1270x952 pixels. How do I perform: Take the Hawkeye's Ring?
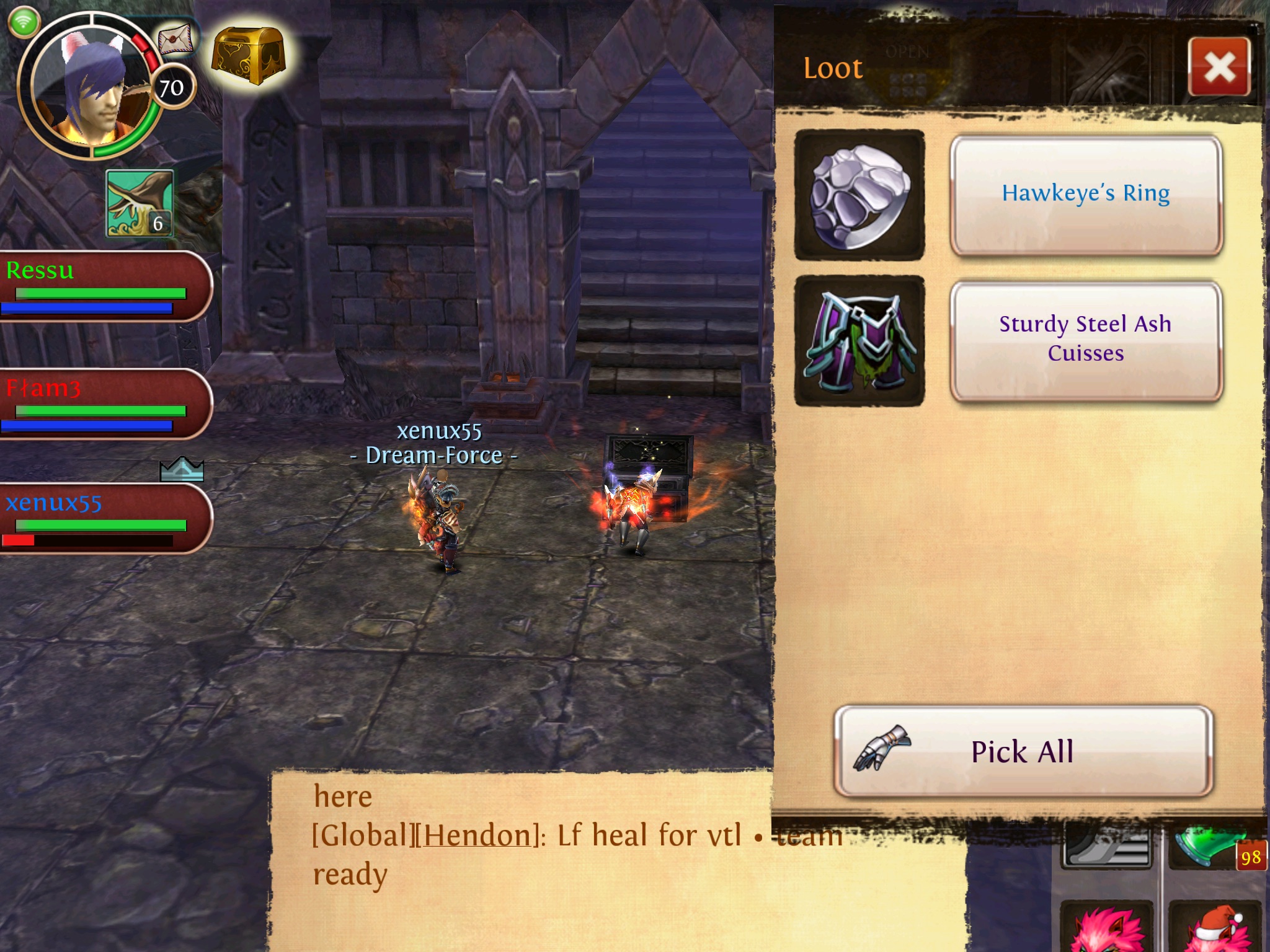coord(1086,195)
